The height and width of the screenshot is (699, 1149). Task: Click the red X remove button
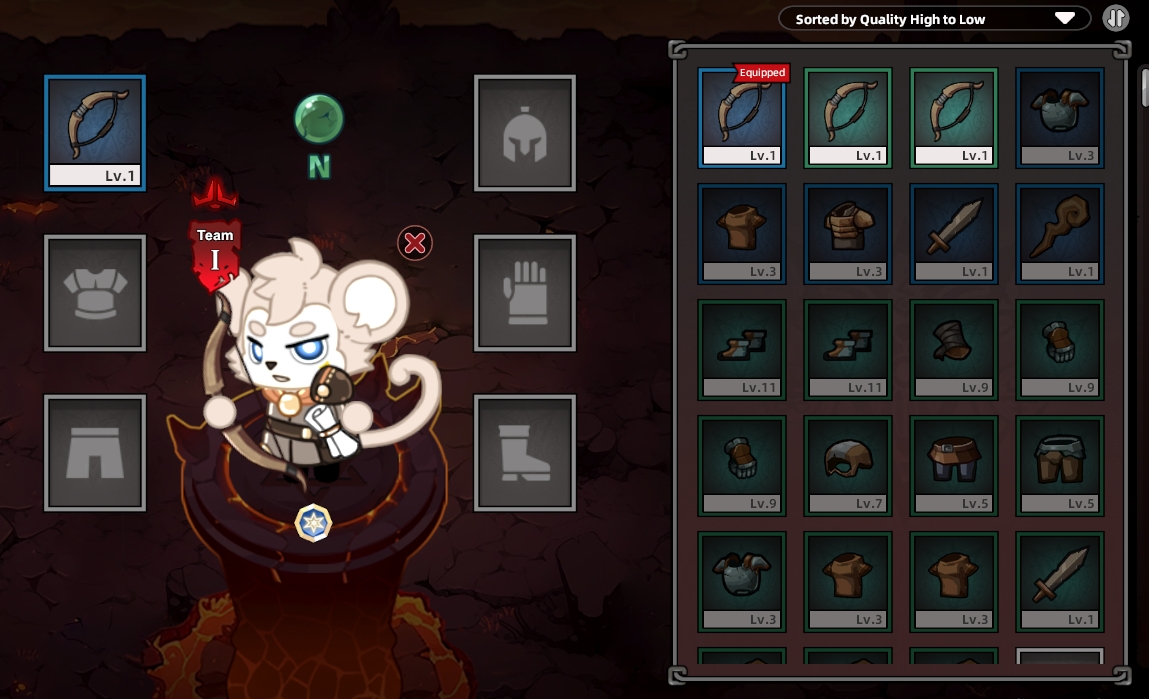click(x=415, y=242)
